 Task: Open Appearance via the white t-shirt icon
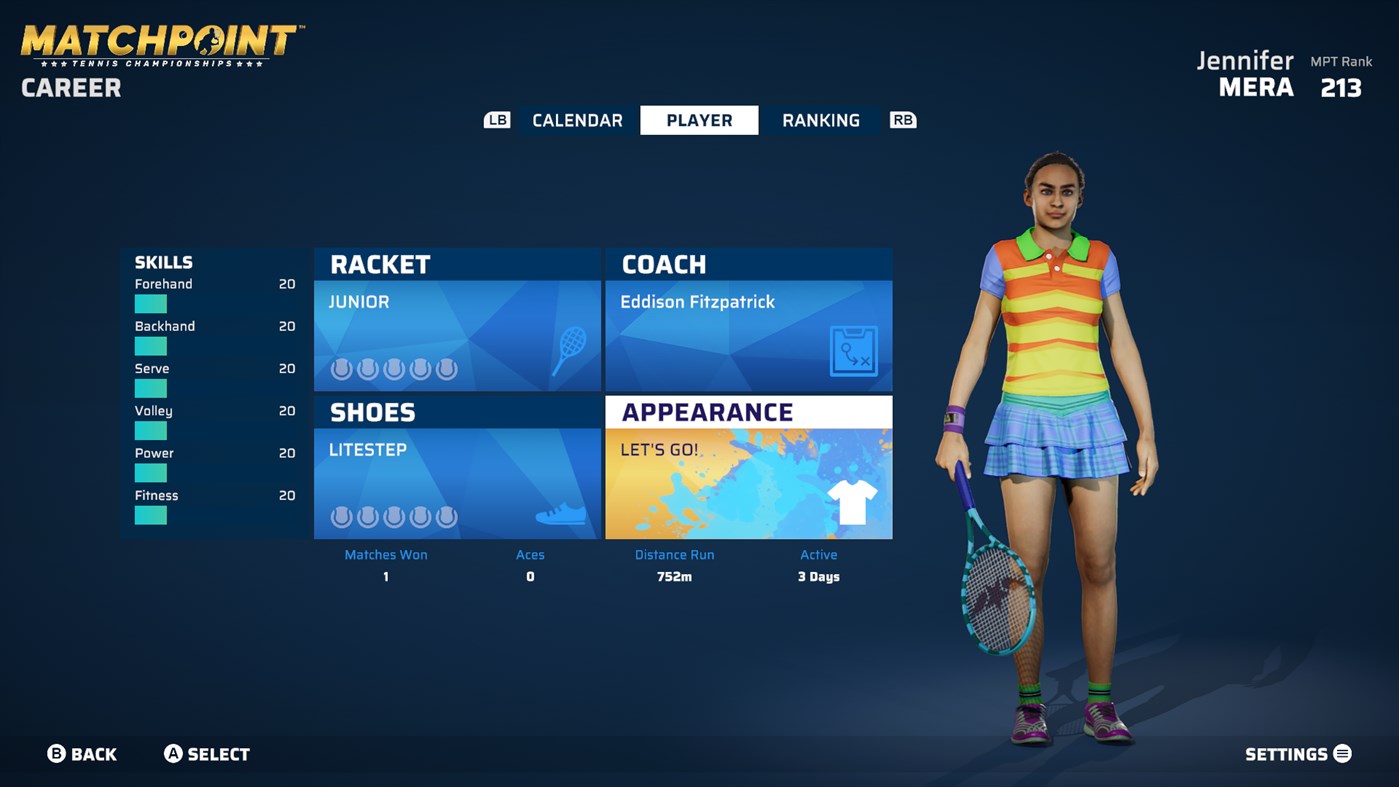851,501
